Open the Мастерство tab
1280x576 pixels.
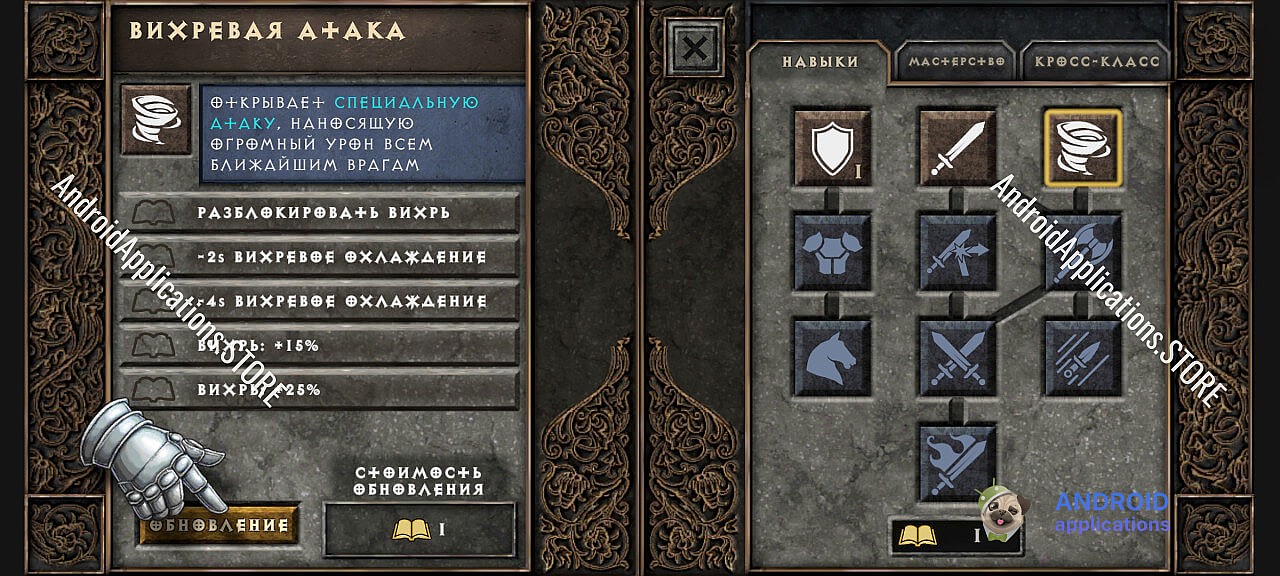click(x=955, y=62)
